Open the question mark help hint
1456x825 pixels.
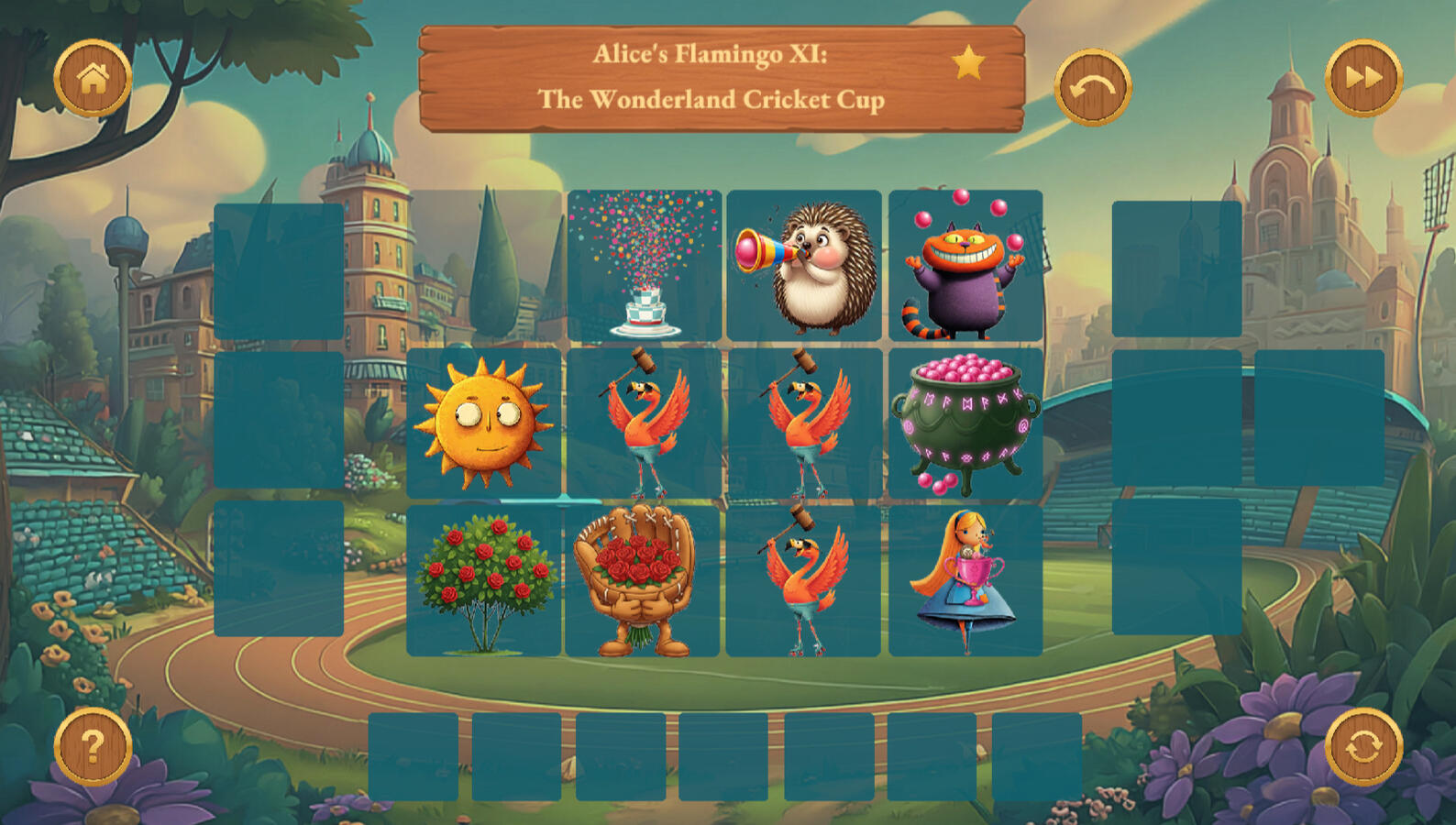click(93, 746)
